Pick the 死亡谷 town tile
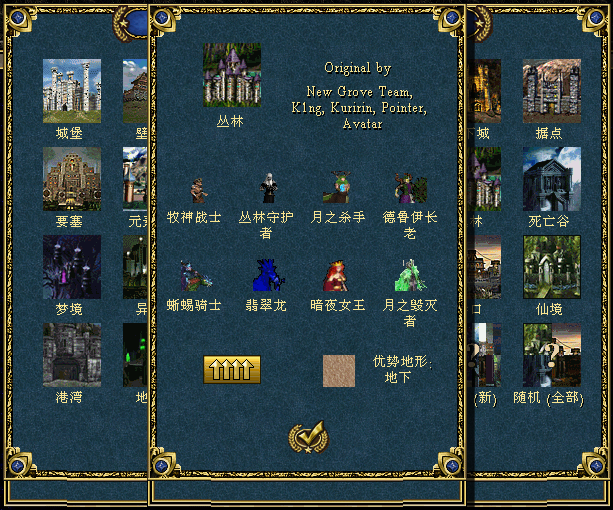 [x=551, y=179]
